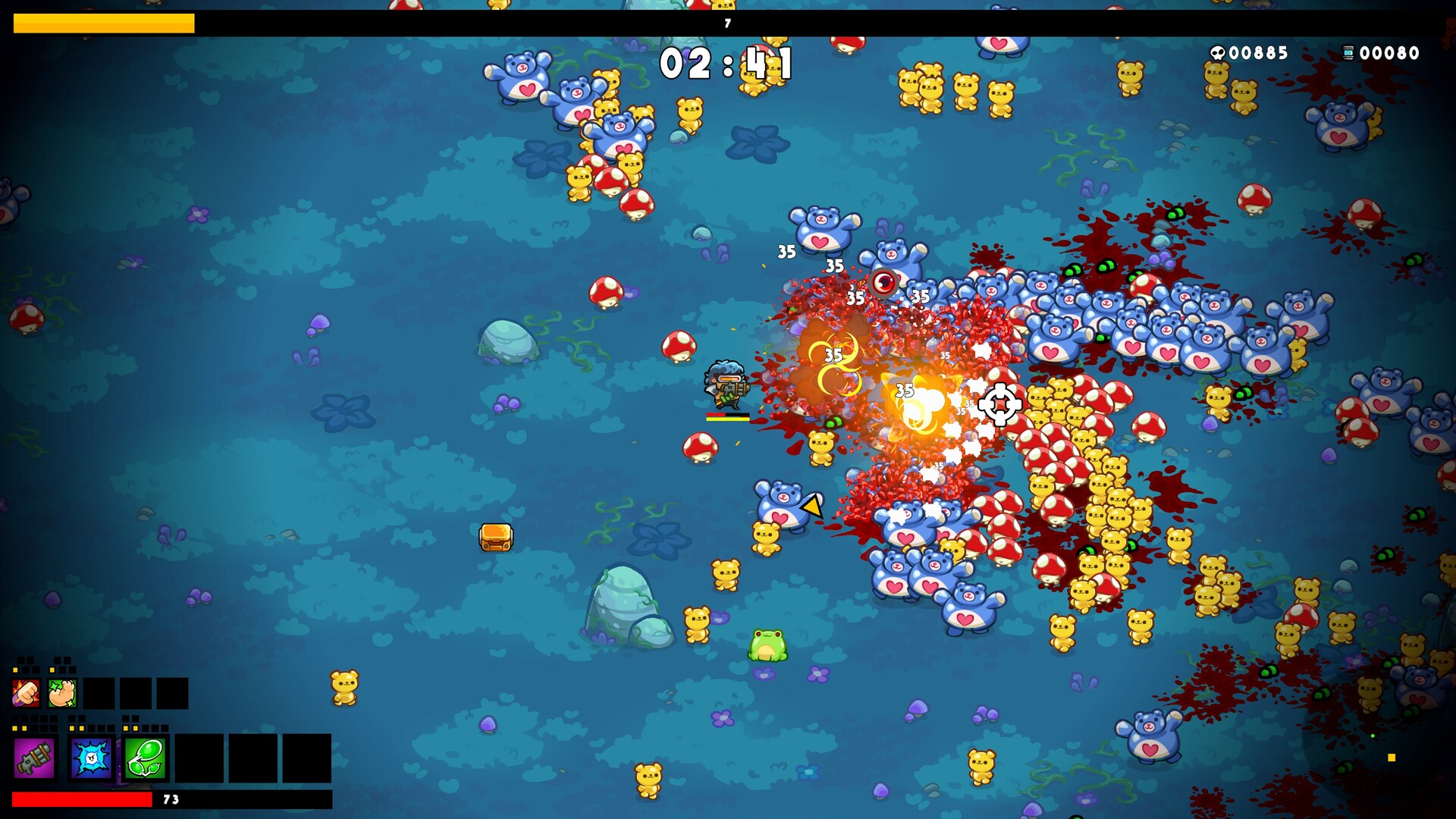
Task: Click the green muscle arm passive icon
Action: [x=62, y=692]
